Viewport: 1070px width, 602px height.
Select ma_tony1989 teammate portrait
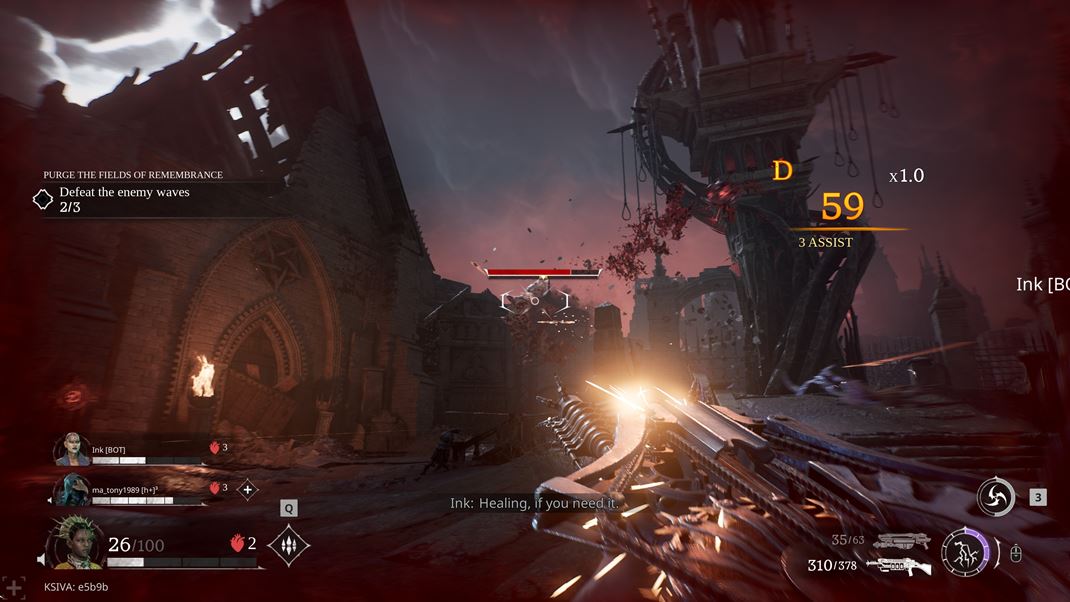[72, 489]
